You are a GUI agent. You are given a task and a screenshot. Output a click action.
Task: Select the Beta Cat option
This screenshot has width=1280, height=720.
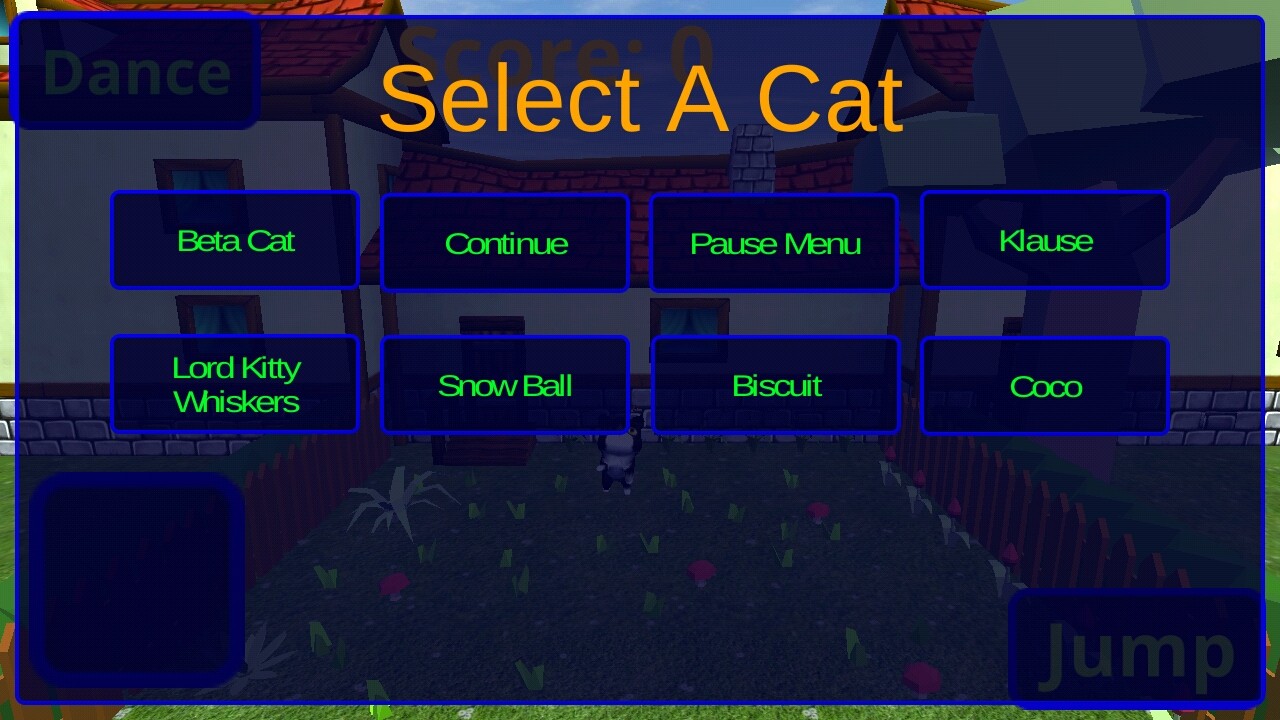click(235, 240)
